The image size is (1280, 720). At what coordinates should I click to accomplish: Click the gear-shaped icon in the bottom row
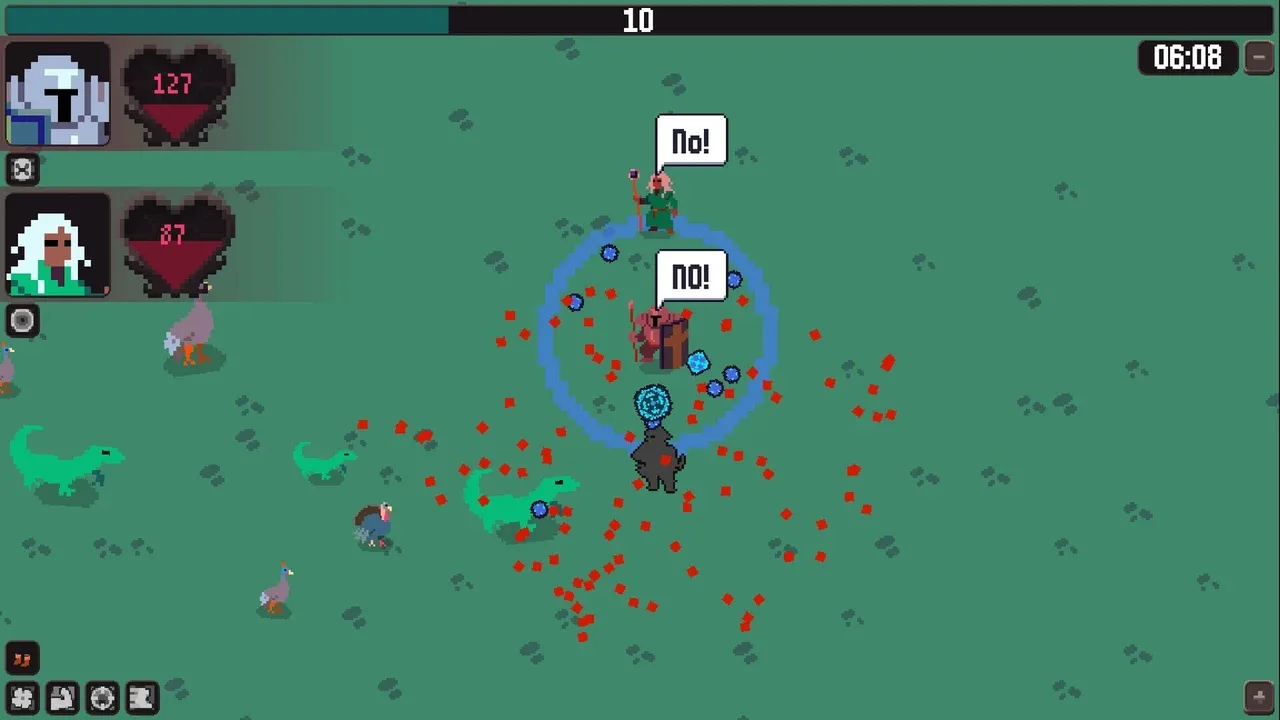(x=102, y=697)
